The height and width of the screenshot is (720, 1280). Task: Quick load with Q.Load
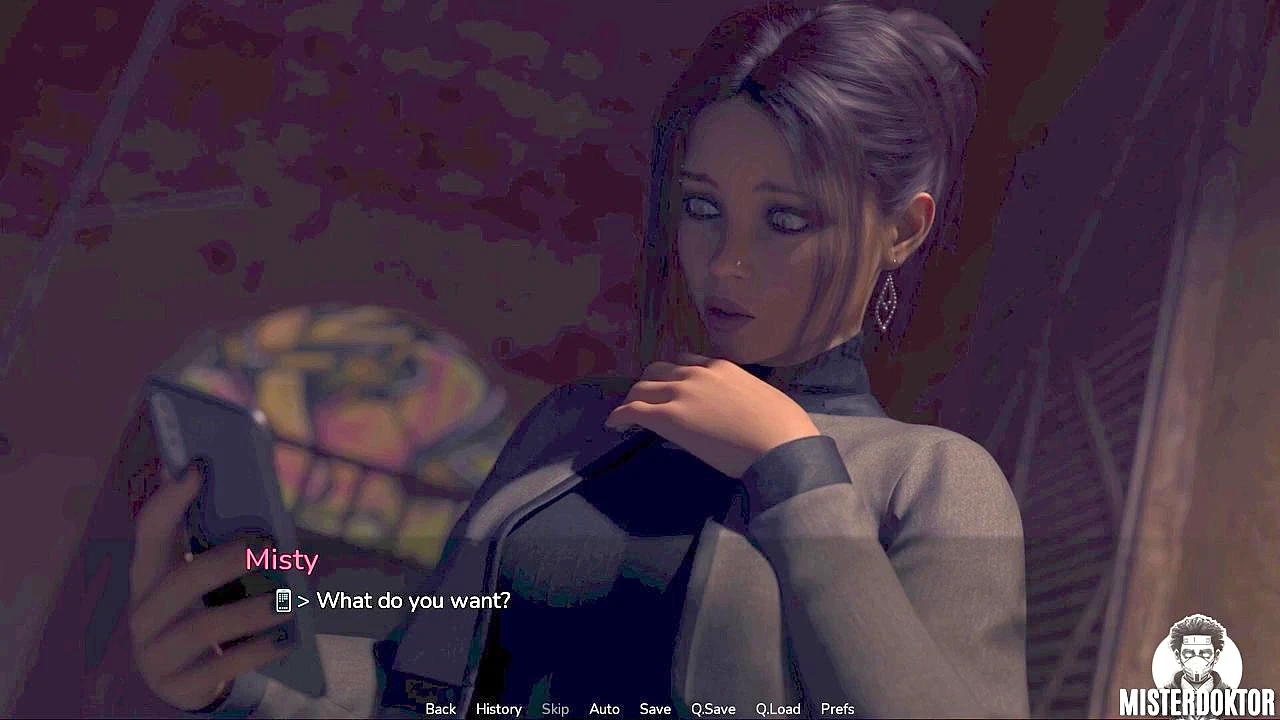click(x=778, y=709)
